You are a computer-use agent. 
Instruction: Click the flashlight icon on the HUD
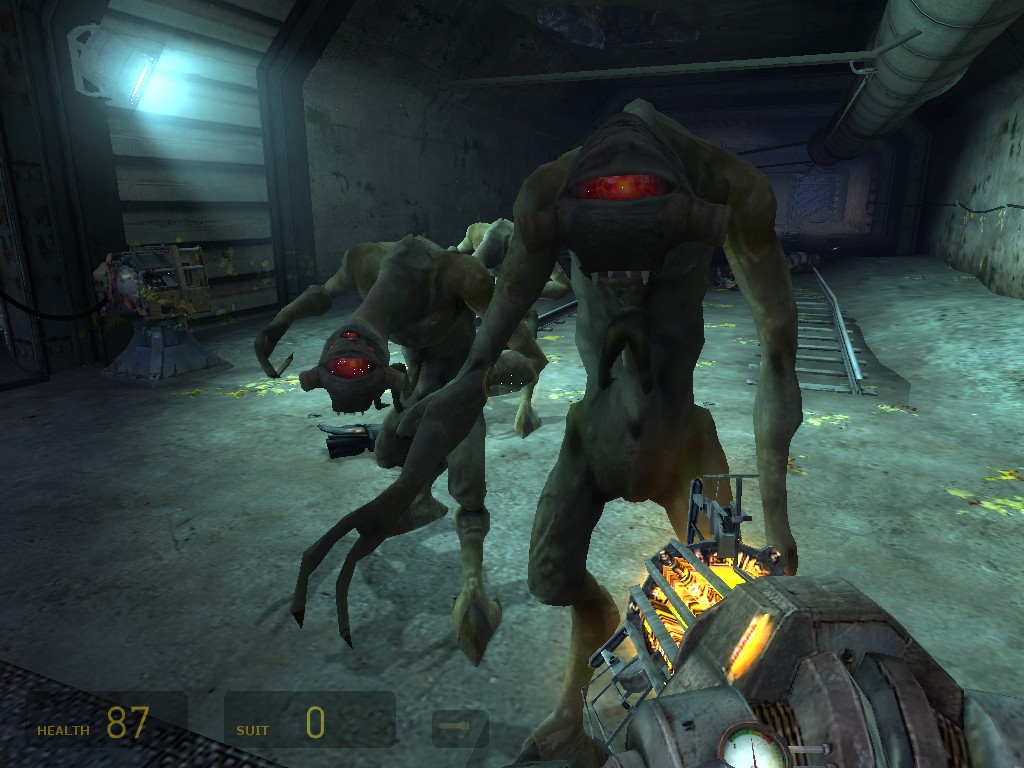[x=460, y=726]
